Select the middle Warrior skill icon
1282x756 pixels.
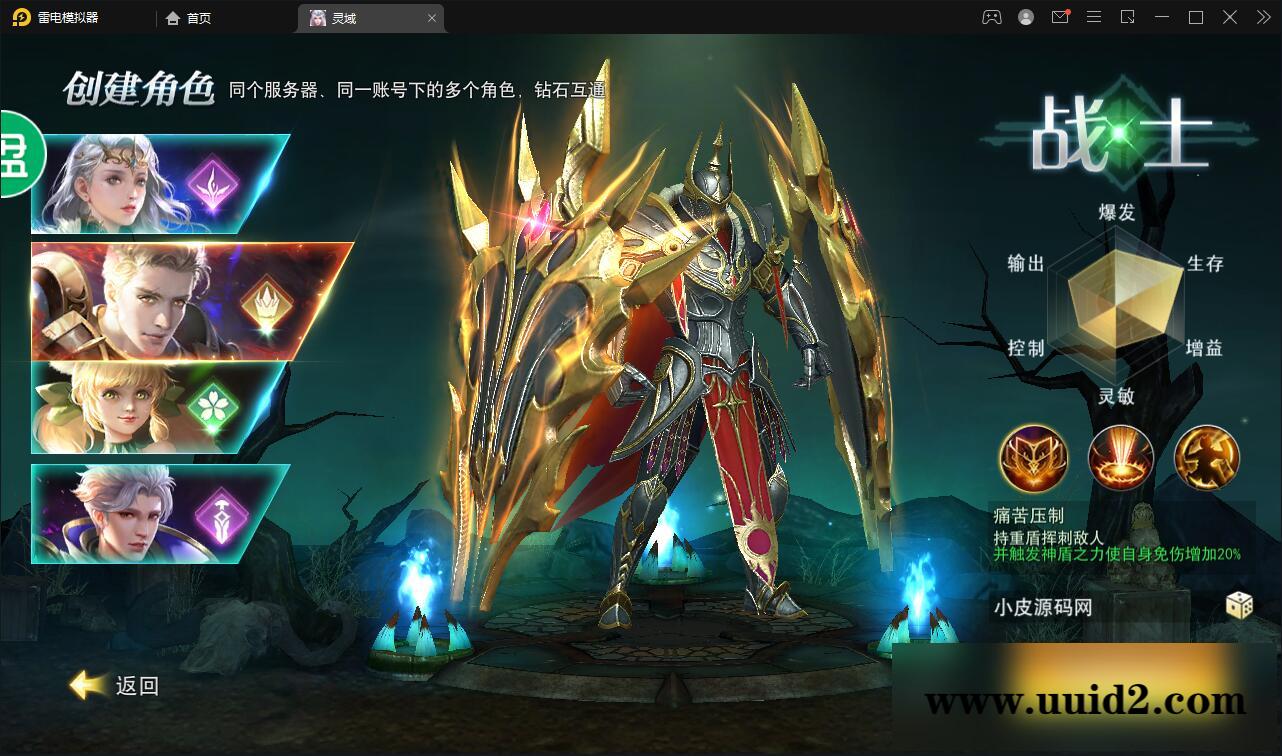pos(1120,458)
